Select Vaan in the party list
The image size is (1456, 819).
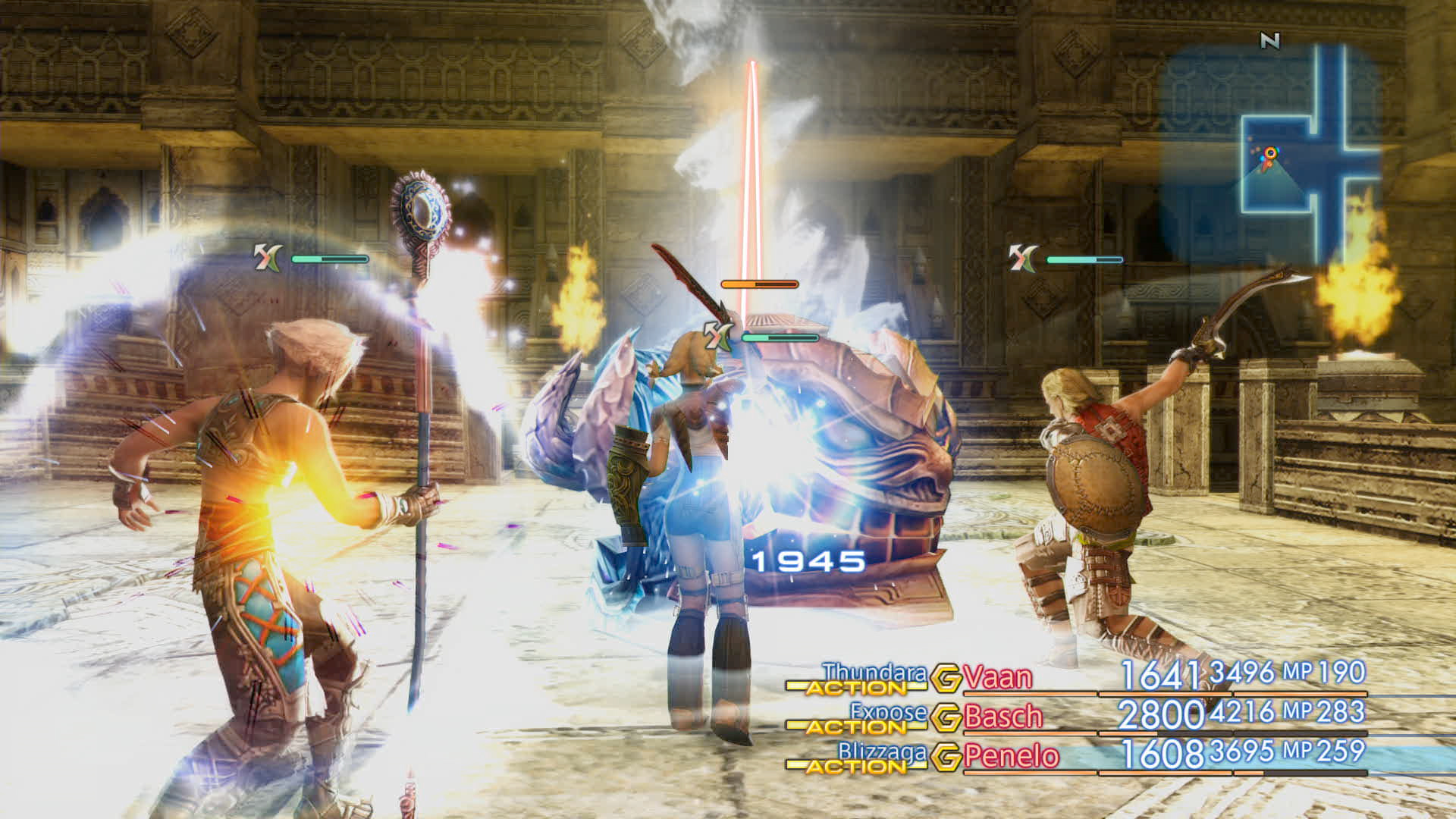click(998, 677)
